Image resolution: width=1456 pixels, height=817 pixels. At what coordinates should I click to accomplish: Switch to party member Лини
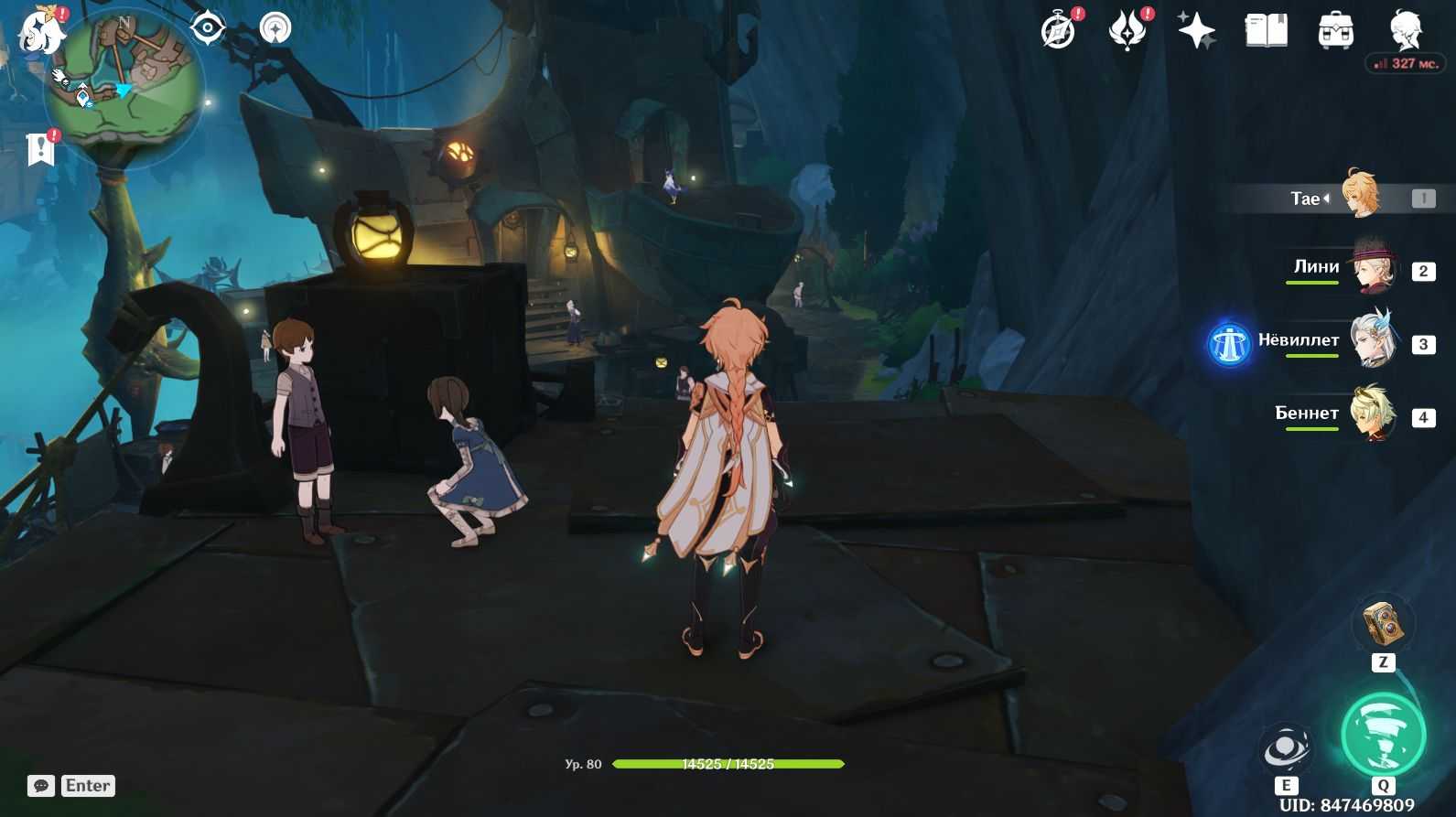[x=1371, y=269]
